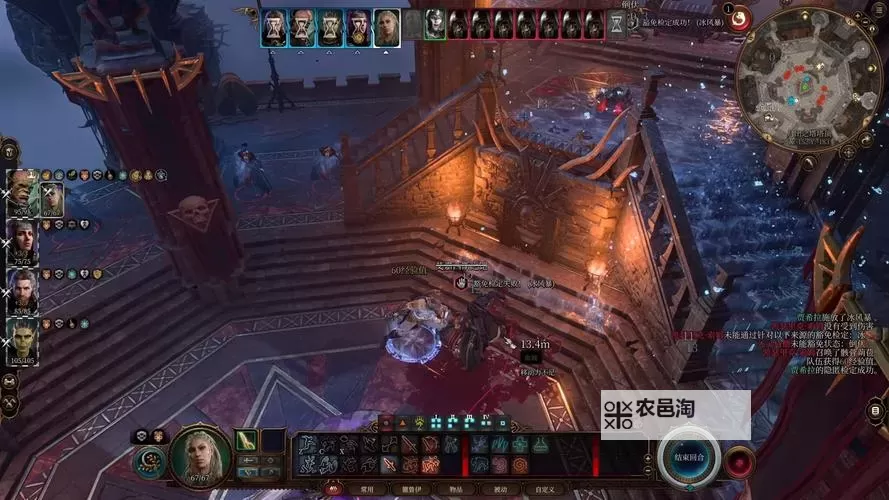Click the red orb button beside end turn
This screenshot has width=889, height=500.
click(x=738, y=462)
